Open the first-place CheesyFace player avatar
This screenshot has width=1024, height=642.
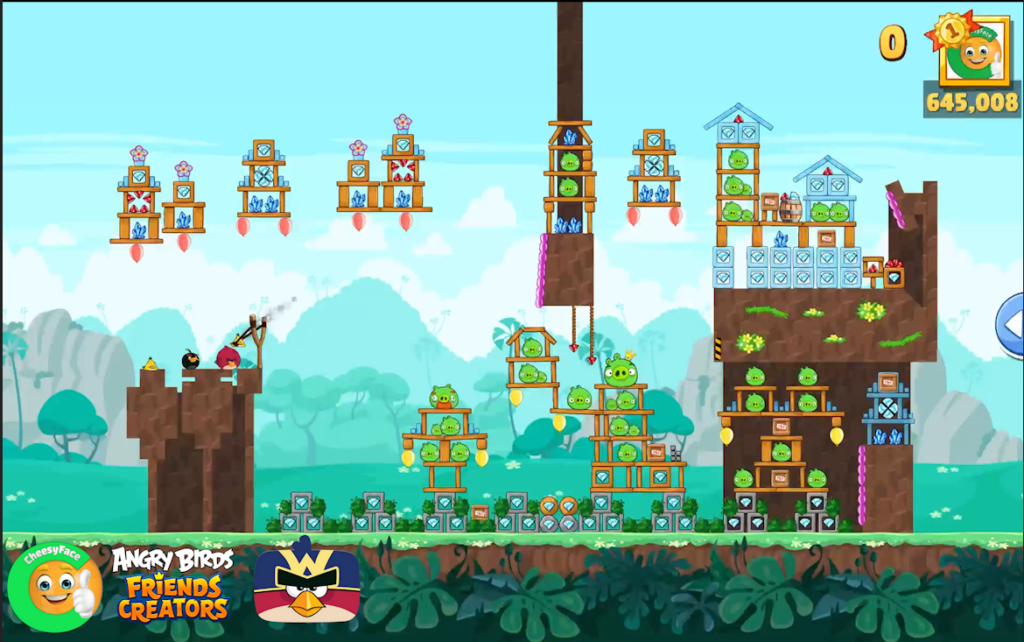point(973,51)
